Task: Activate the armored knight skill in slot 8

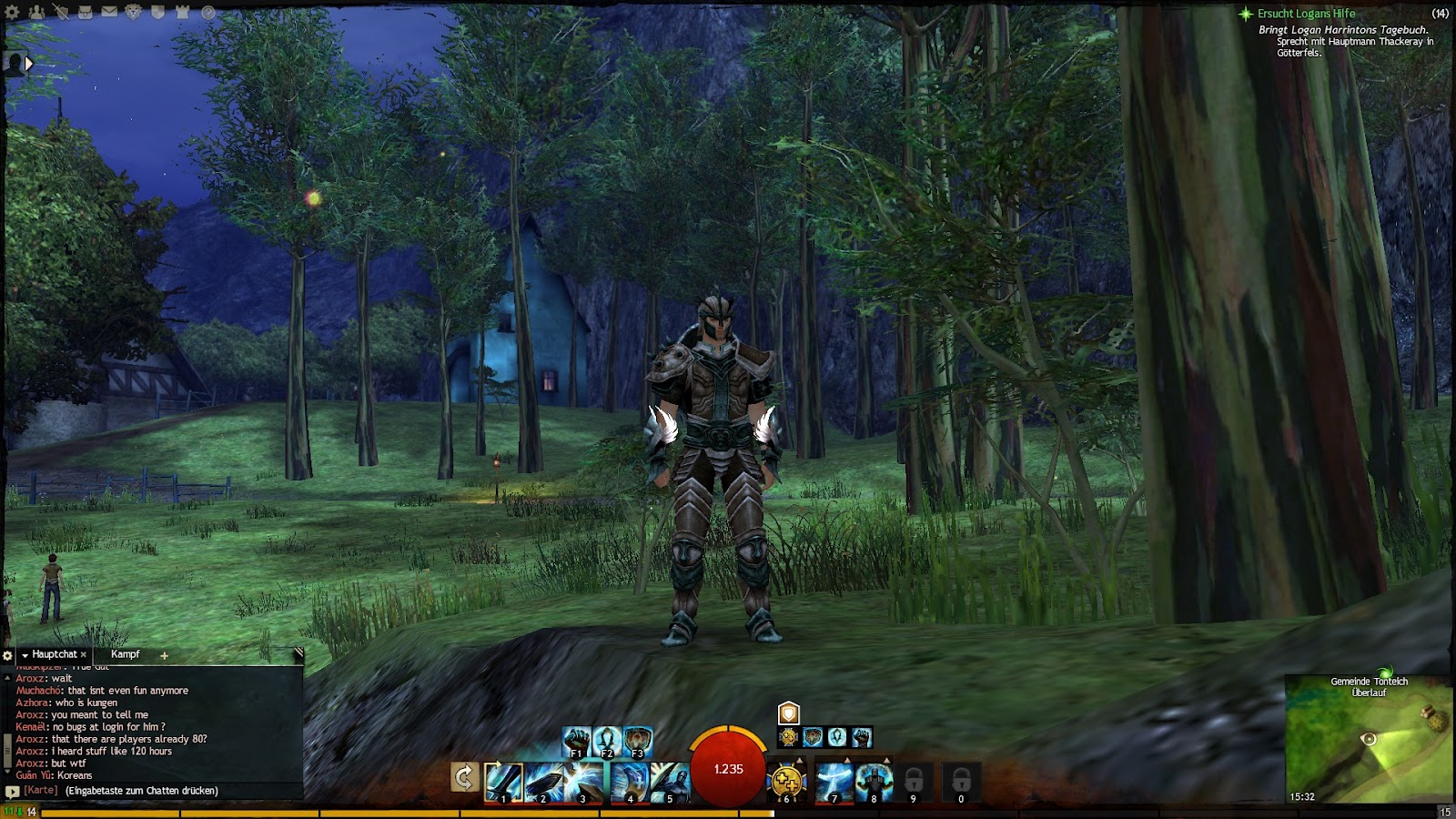Action: click(875, 781)
